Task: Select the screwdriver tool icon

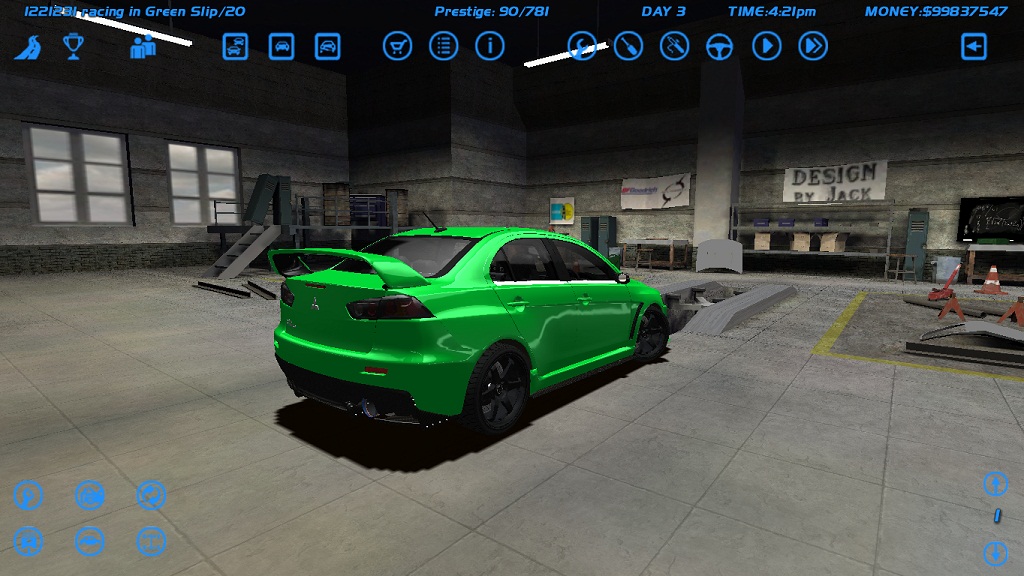Action: pos(628,46)
